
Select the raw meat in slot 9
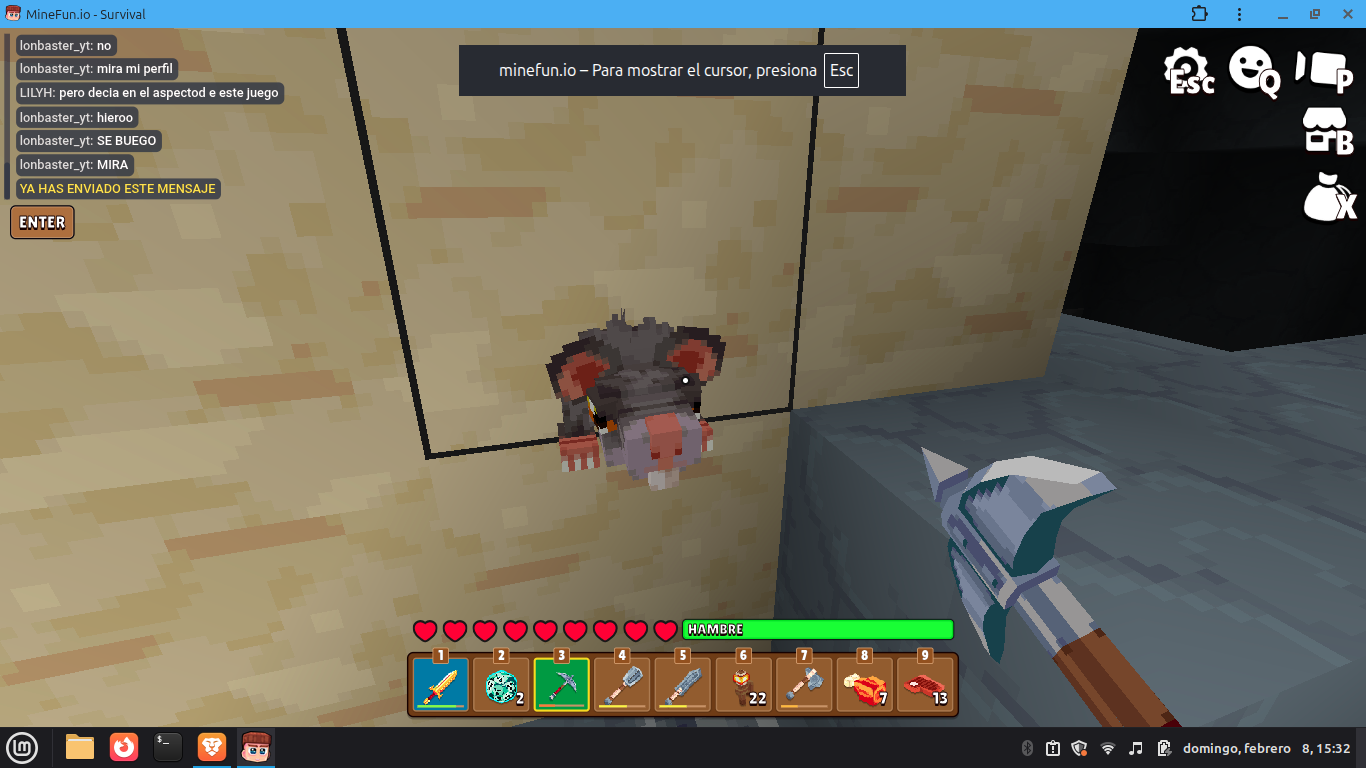point(926,685)
